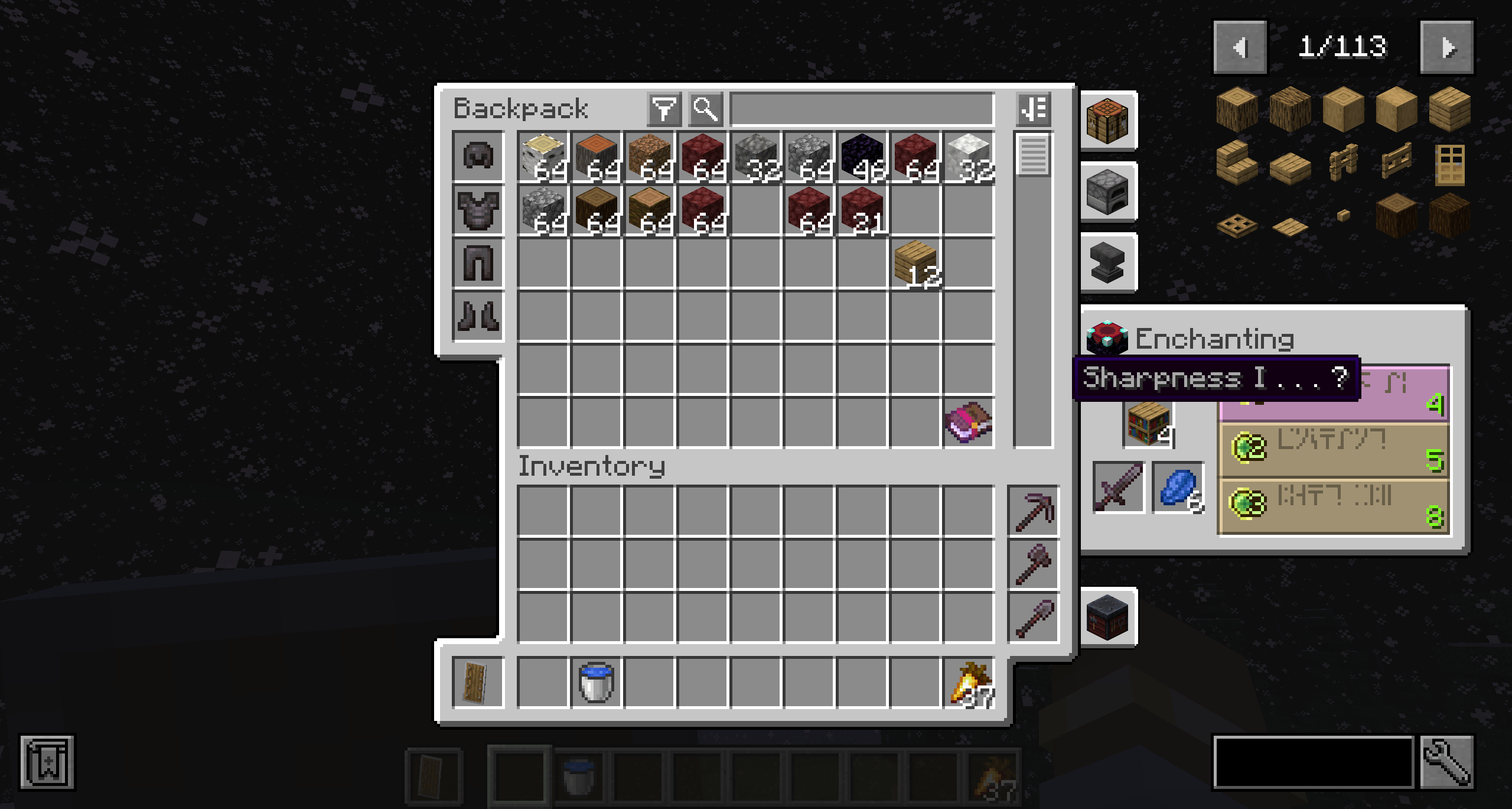Click the smithing table catalyst icon

click(x=1107, y=616)
